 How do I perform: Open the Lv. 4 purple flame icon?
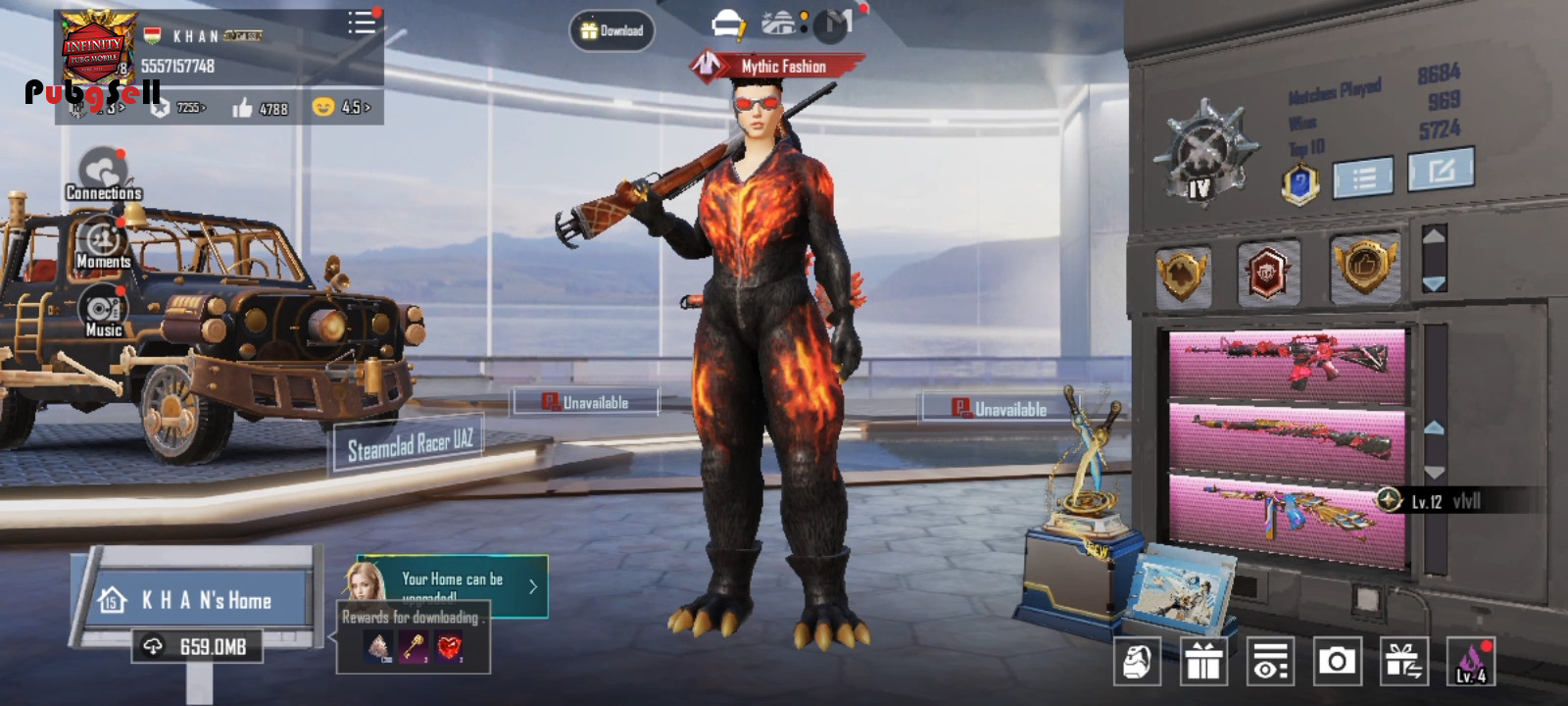(1470, 662)
